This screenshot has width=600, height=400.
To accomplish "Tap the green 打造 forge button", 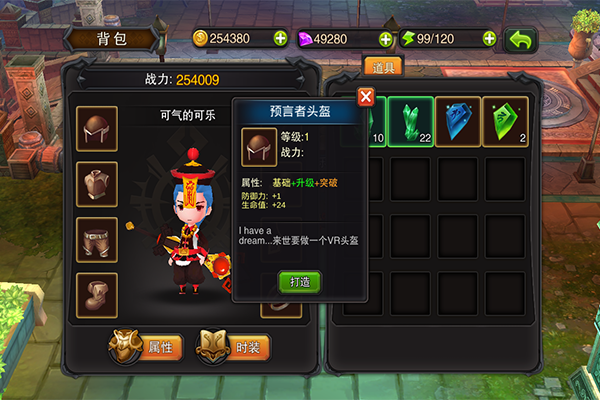I will 300,282.
